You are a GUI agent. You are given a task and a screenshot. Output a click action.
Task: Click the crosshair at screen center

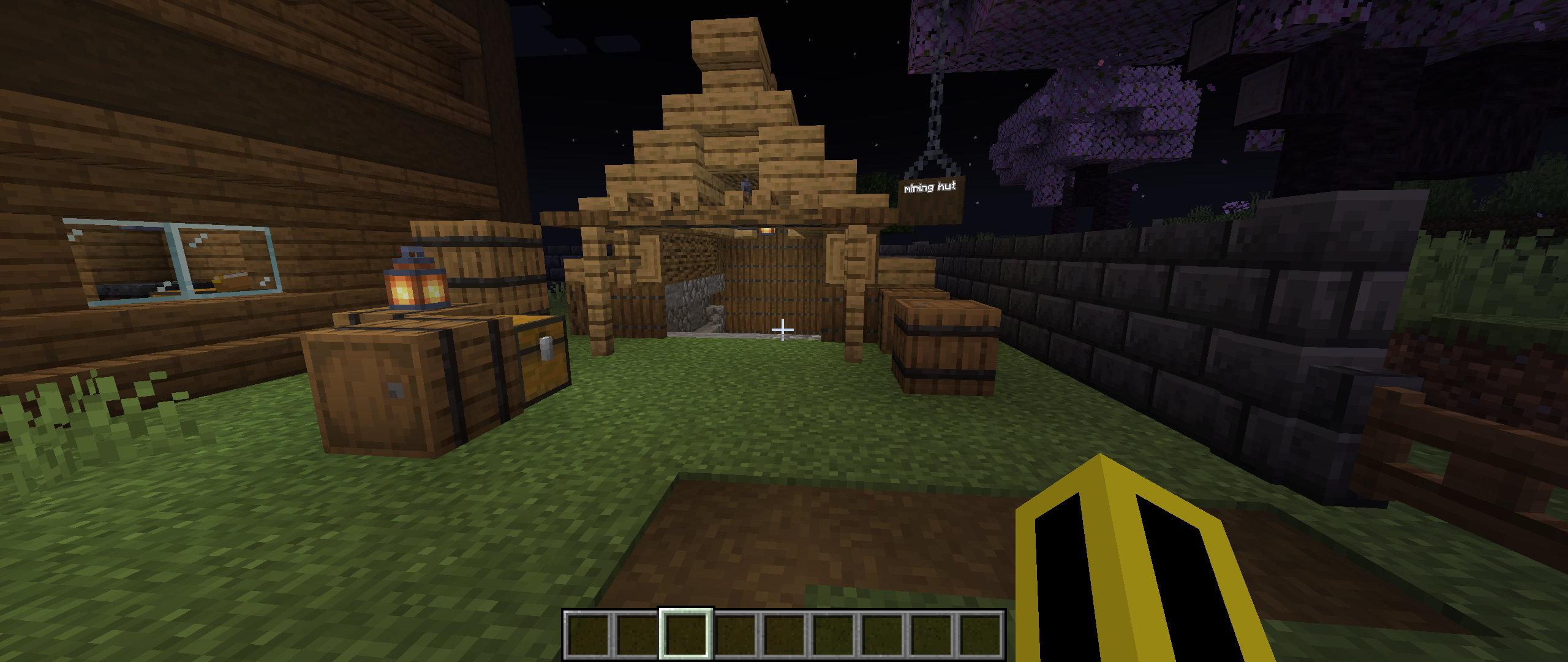coord(782,330)
